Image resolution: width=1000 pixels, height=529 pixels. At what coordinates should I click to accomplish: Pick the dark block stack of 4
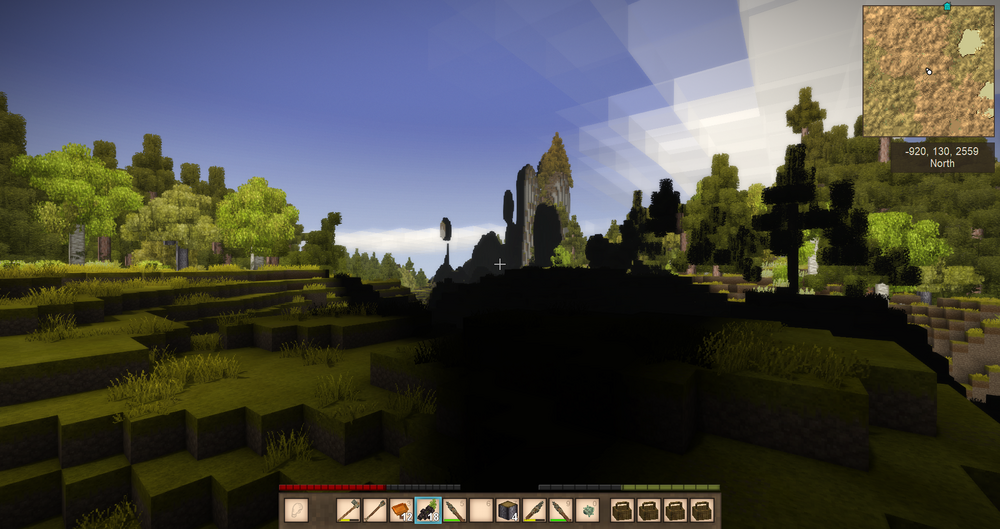coord(506,509)
